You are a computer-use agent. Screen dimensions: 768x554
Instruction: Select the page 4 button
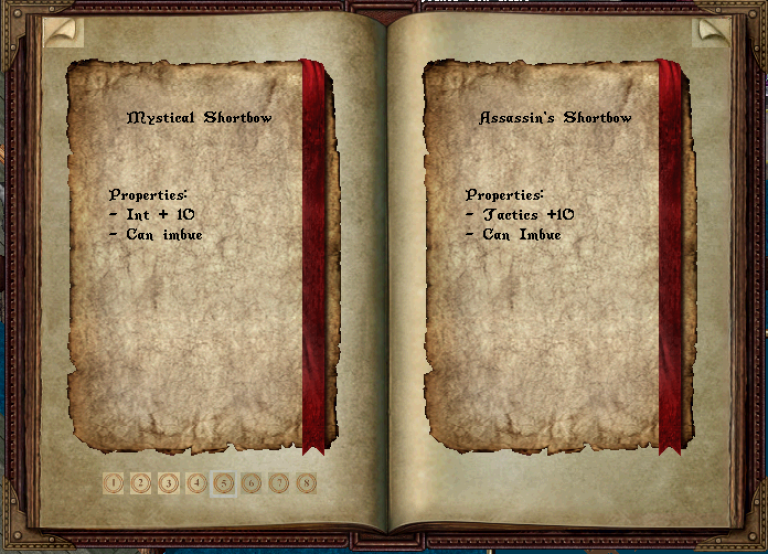click(x=197, y=484)
